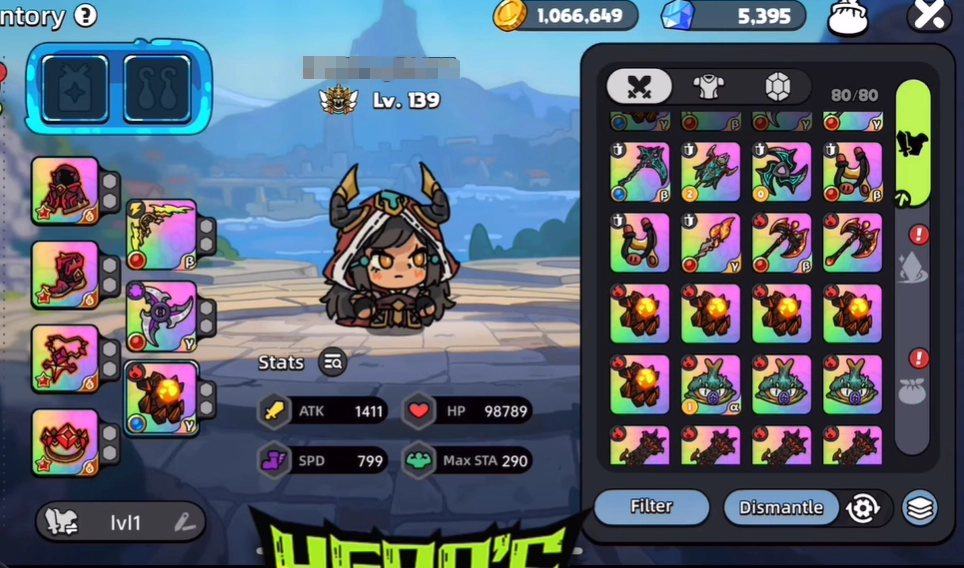This screenshot has width=964, height=568.
Task: Close the inventory with the X button
Action: [x=928, y=15]
